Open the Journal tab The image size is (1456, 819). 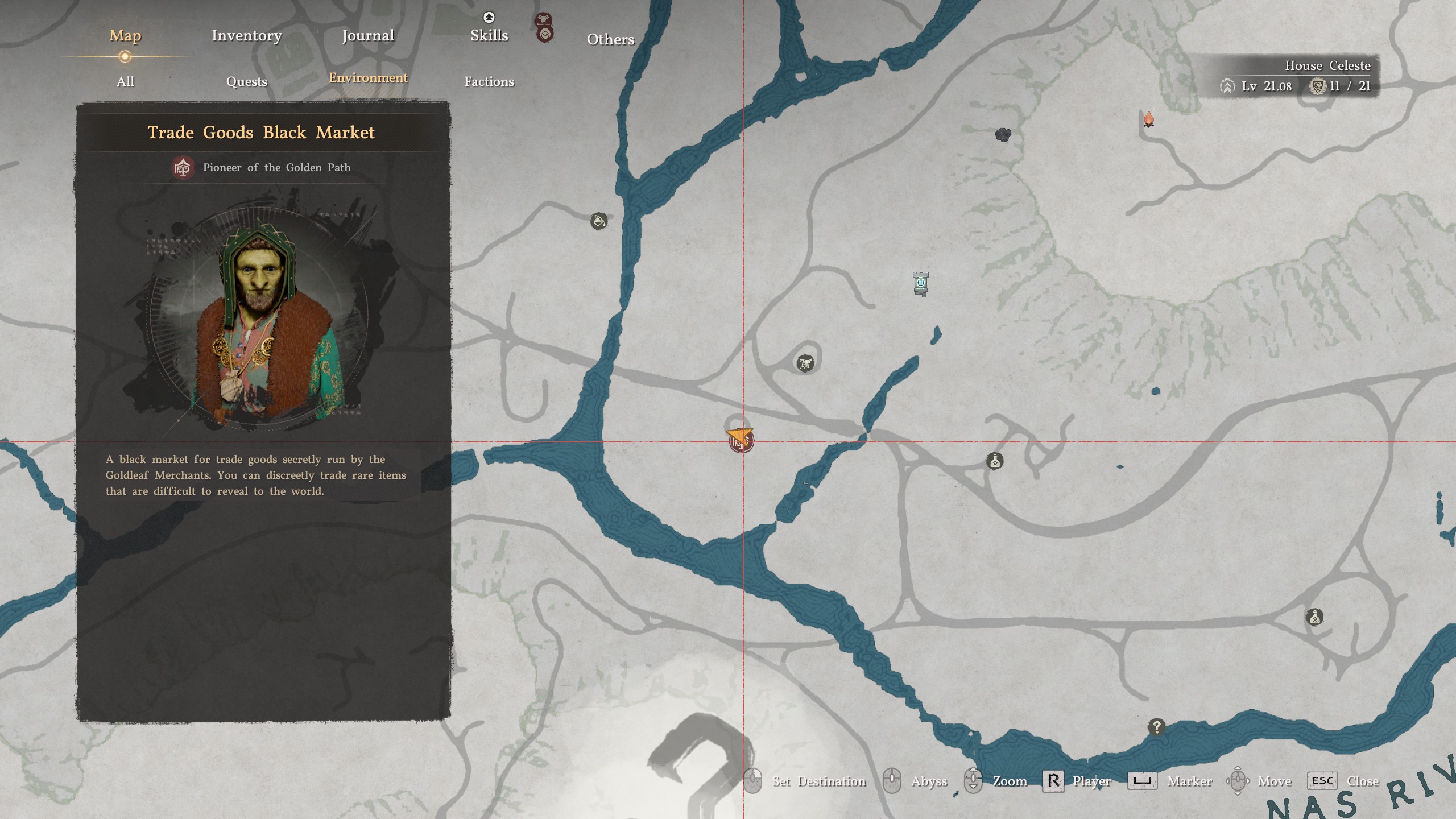[x=367, y=35]
